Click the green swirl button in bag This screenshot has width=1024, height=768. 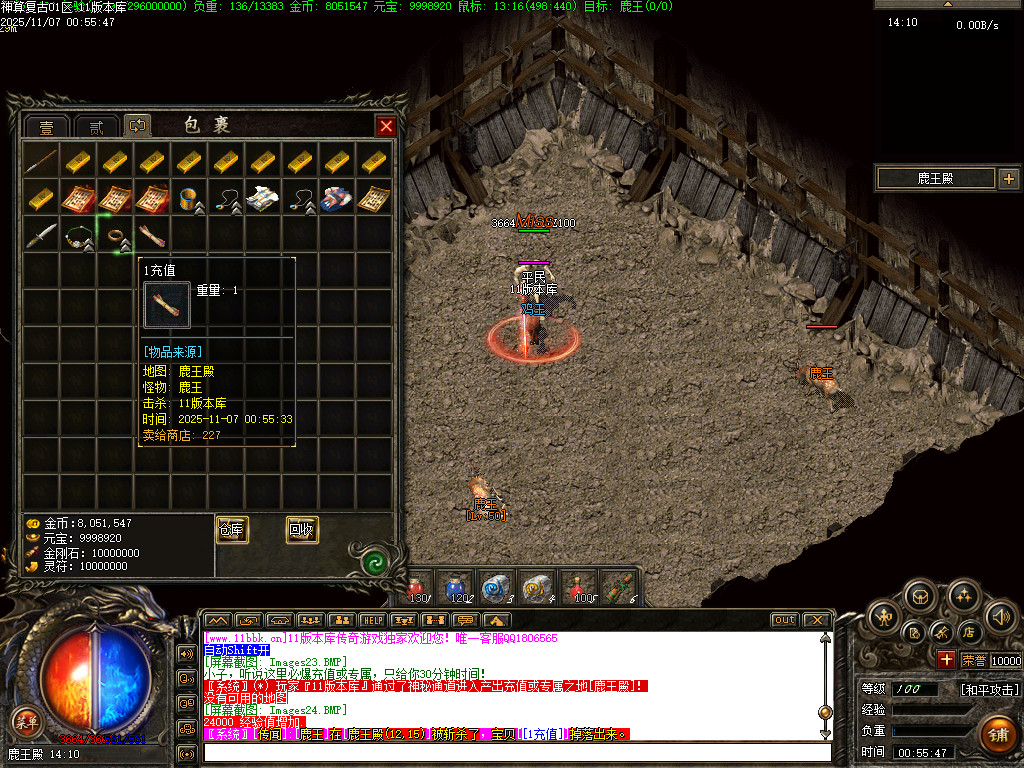375,560
